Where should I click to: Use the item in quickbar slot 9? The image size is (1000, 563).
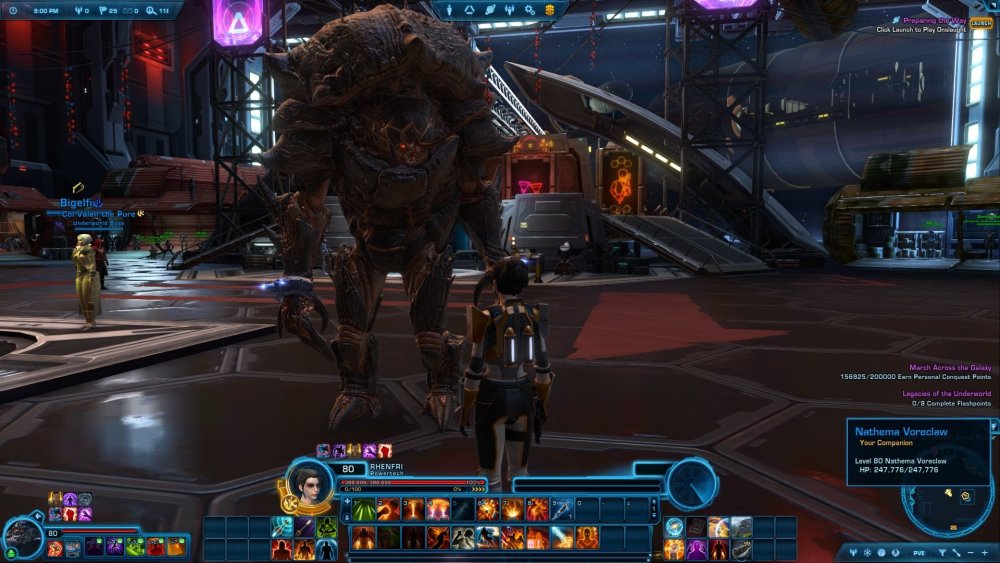click(x=563, y=510)
